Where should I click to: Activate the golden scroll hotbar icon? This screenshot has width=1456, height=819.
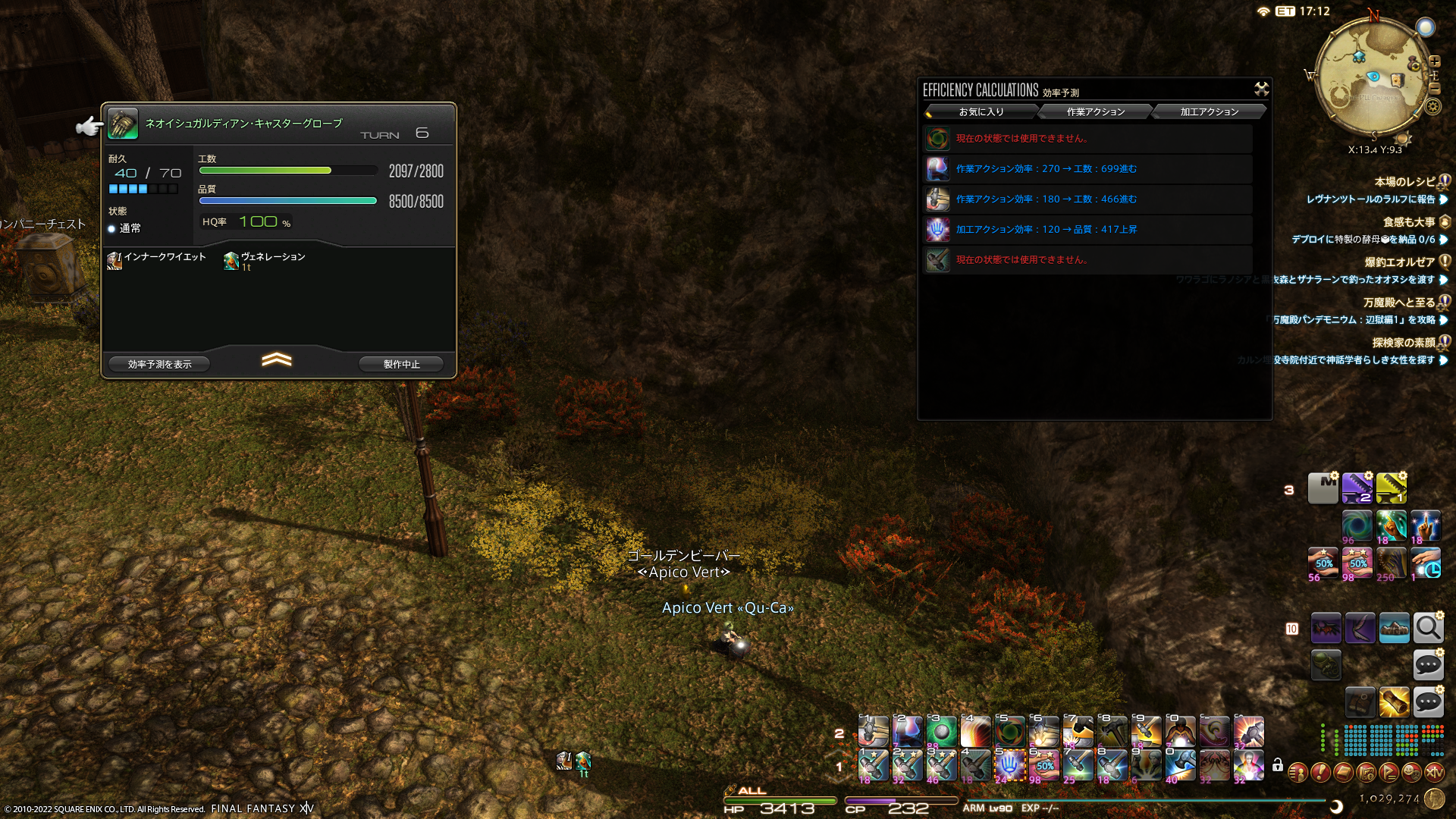(1394, 702)
